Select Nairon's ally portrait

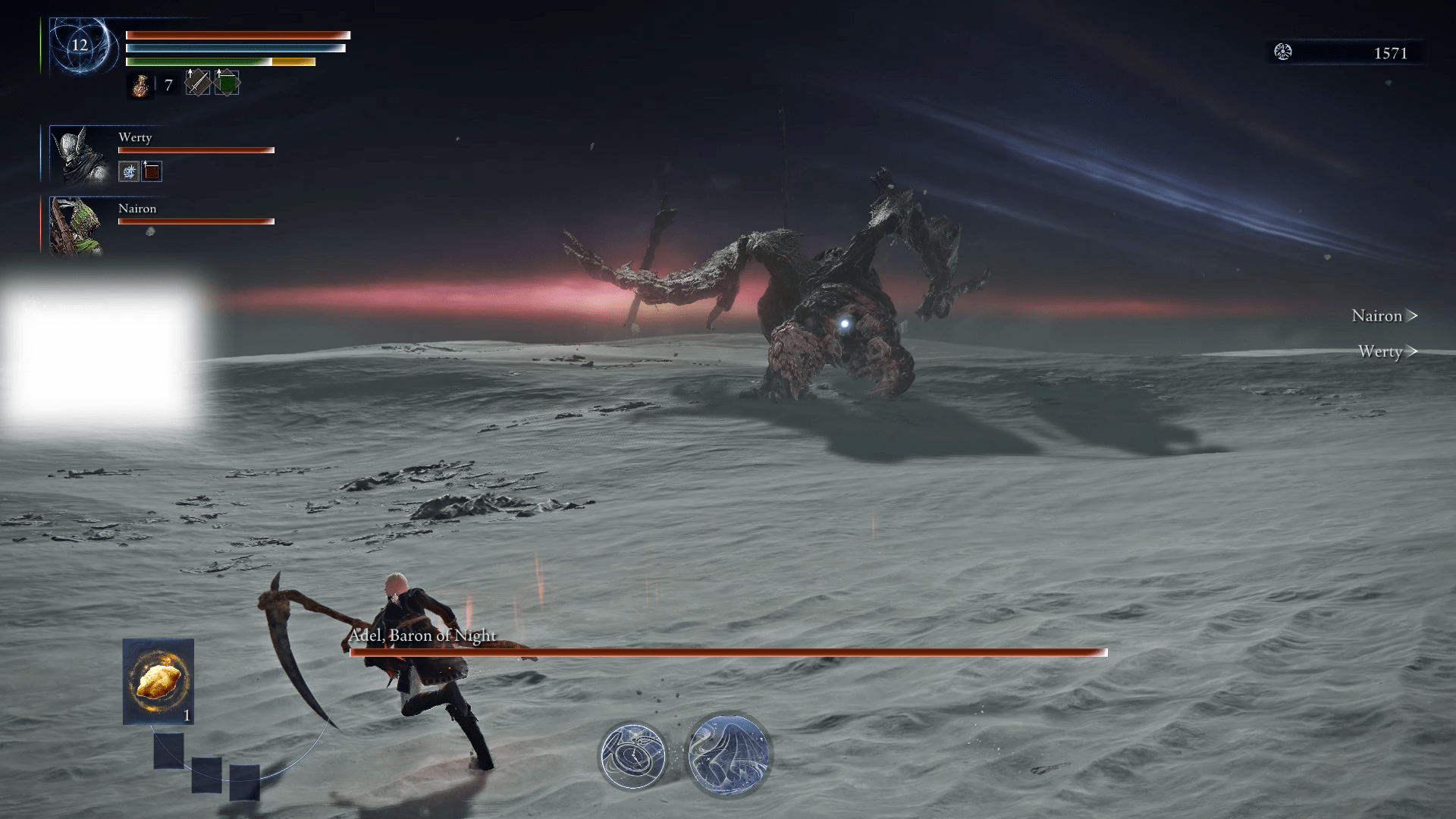76,226
